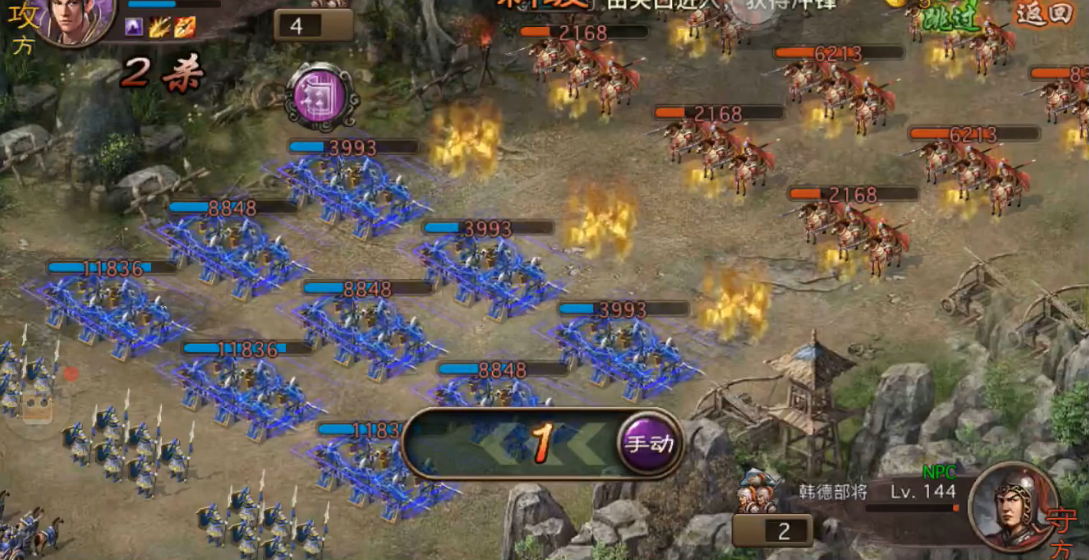1089x560 pixels.
Task: Click the orange arrow skill icon
Action: [184, 28]
